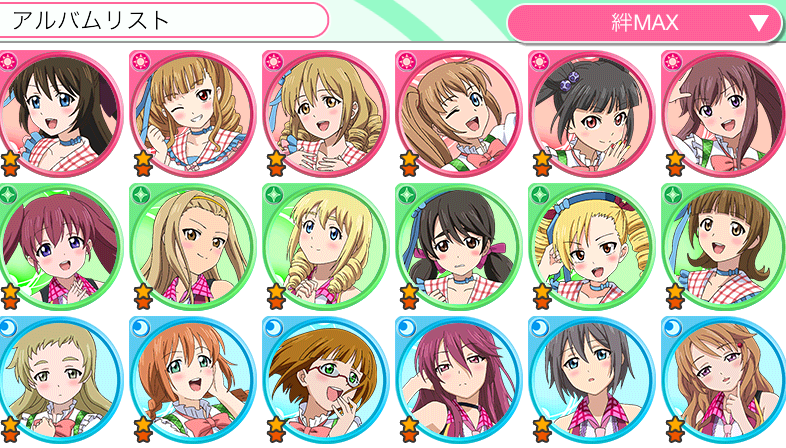Select the orange-haired green-eyed girl
The image size is (786, 448).
(192, 378)
